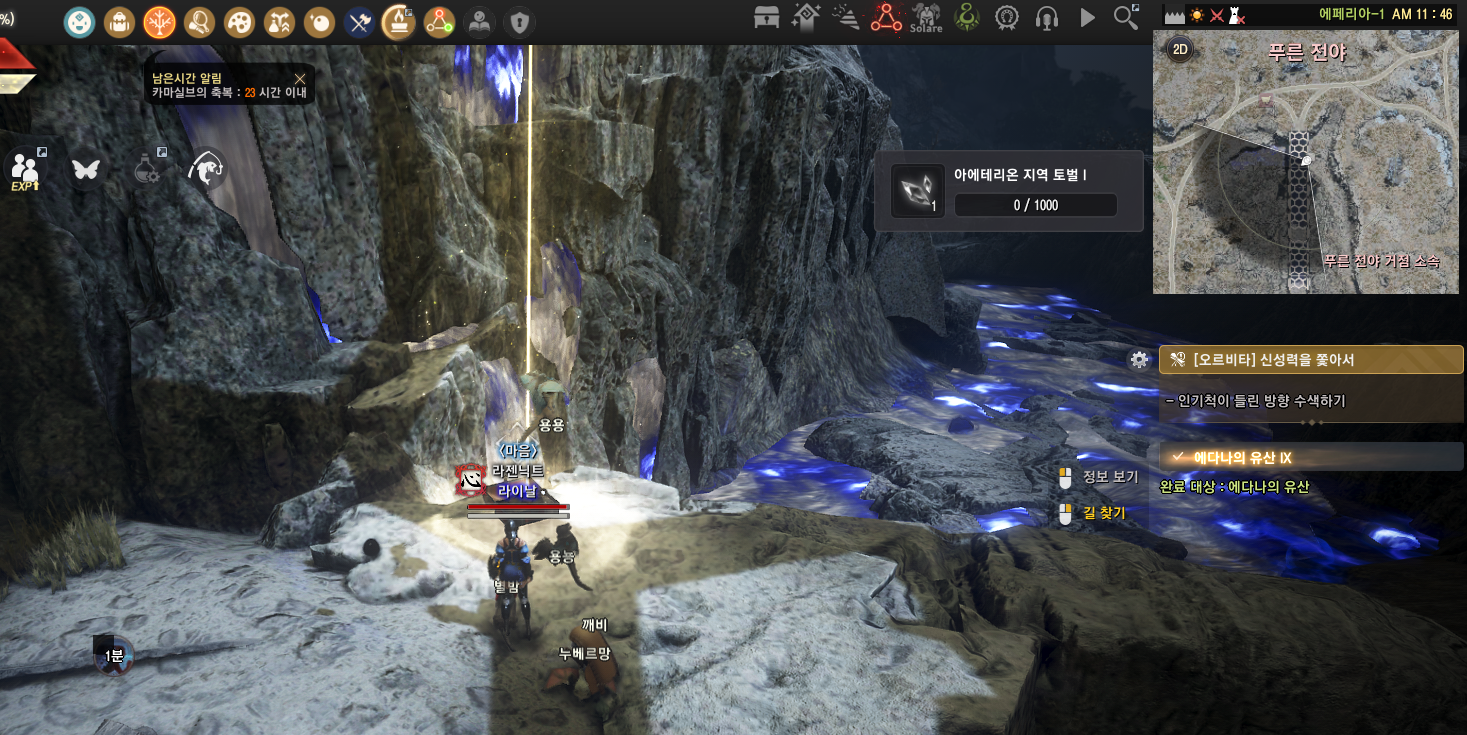Open the backpack inventory icon
The height and width of the screenshot is (735, 1467).
tap(120, 21)
